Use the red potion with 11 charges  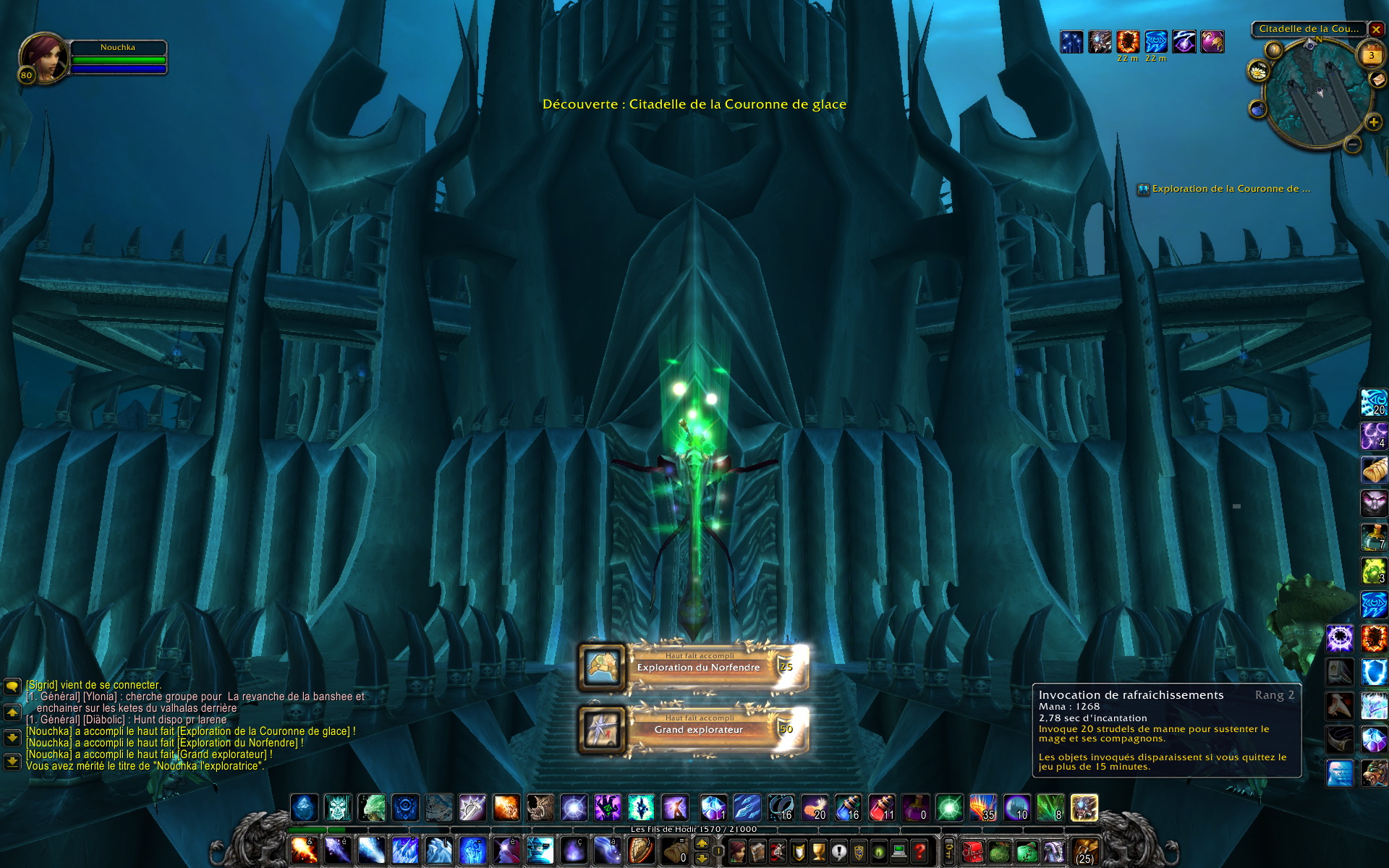pos(882,808)
